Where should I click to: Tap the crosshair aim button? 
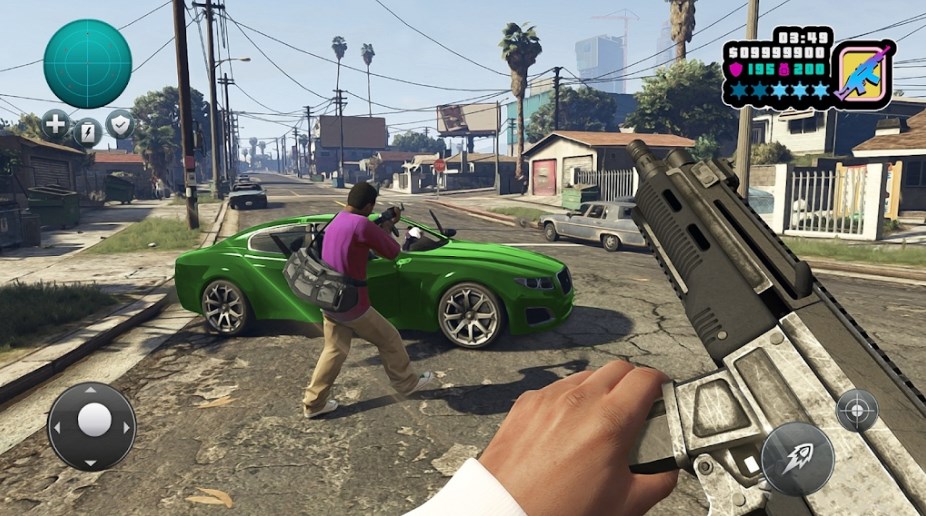(x=857, y=410)
